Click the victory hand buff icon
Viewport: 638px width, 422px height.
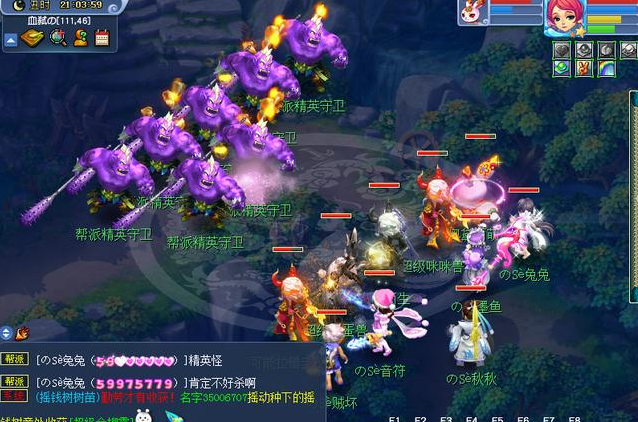point(584,68)
